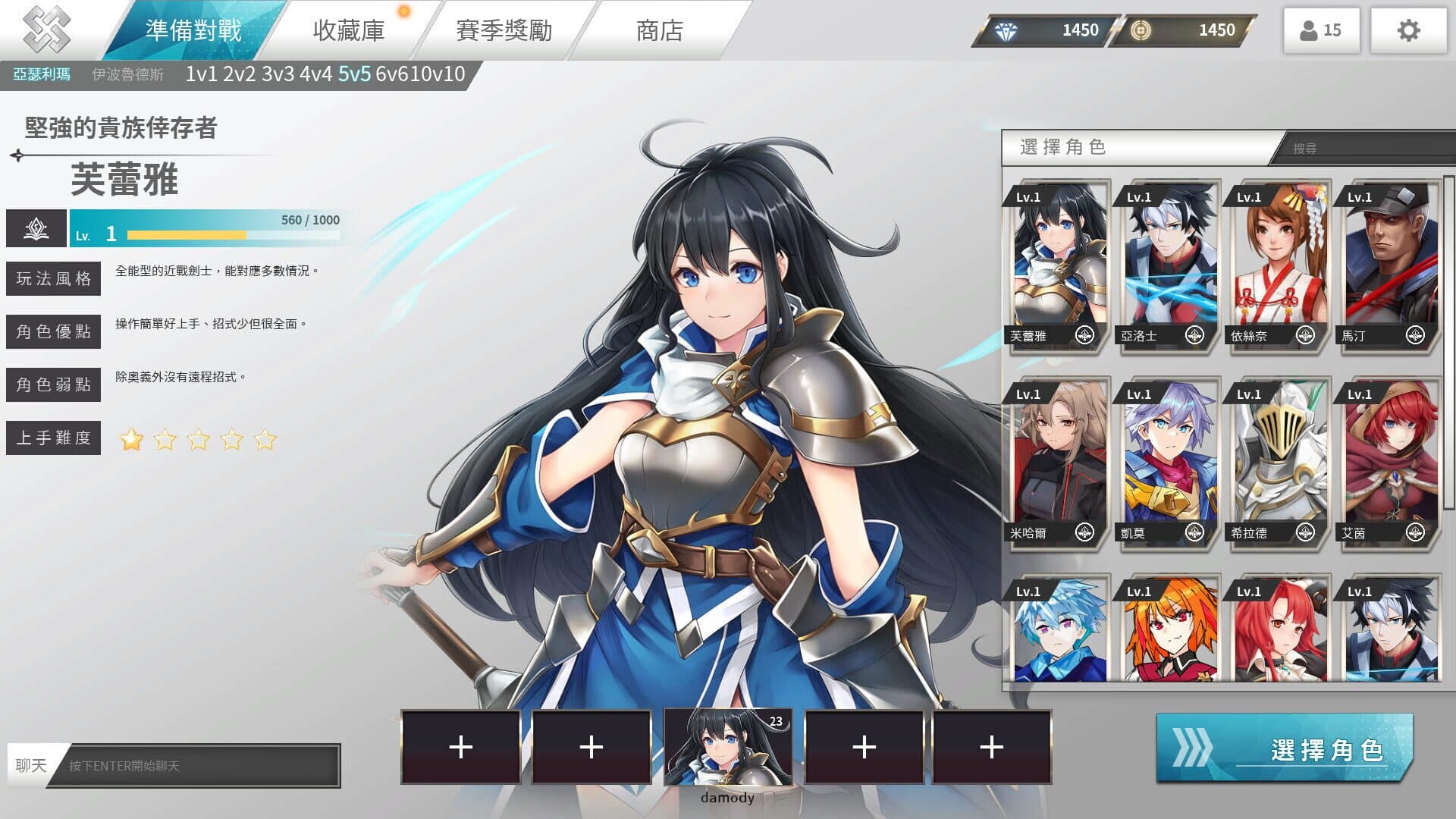
Task: Switch to the 準備對戰 tab
Action: (193, 30)
